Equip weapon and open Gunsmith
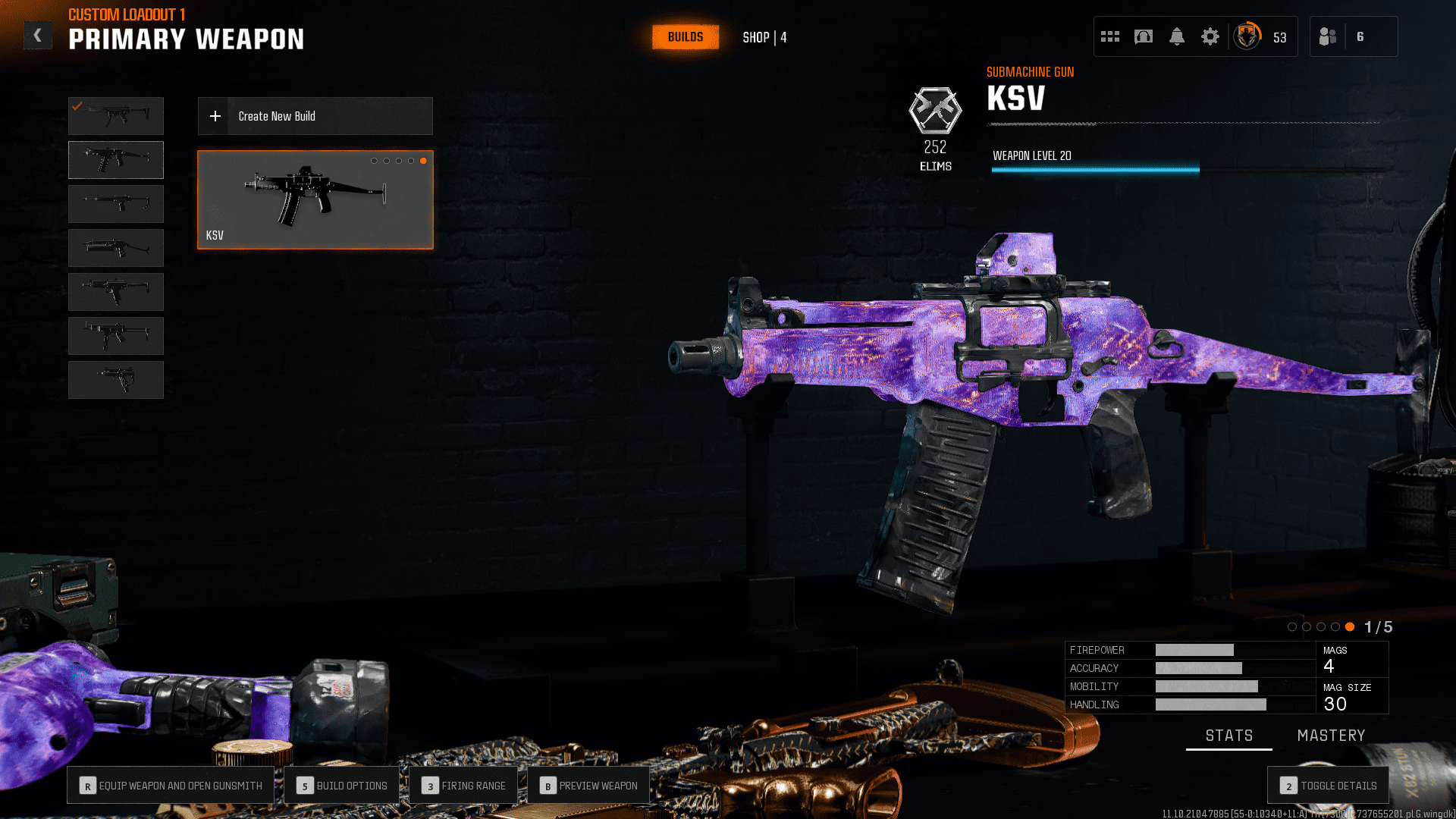The image size is (1456, 819). click(x=171, y=786)
